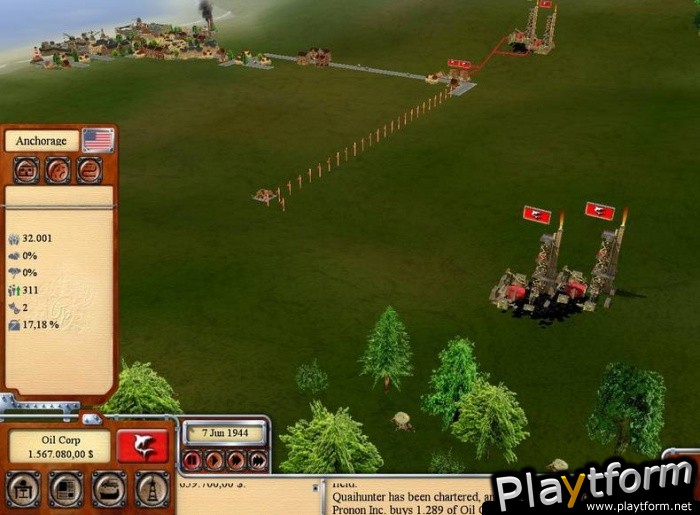Click the 7 Jun 1944 date display
Image resolution: width=700 pixels, height=515 pixels.
click(x=225, y=432)
